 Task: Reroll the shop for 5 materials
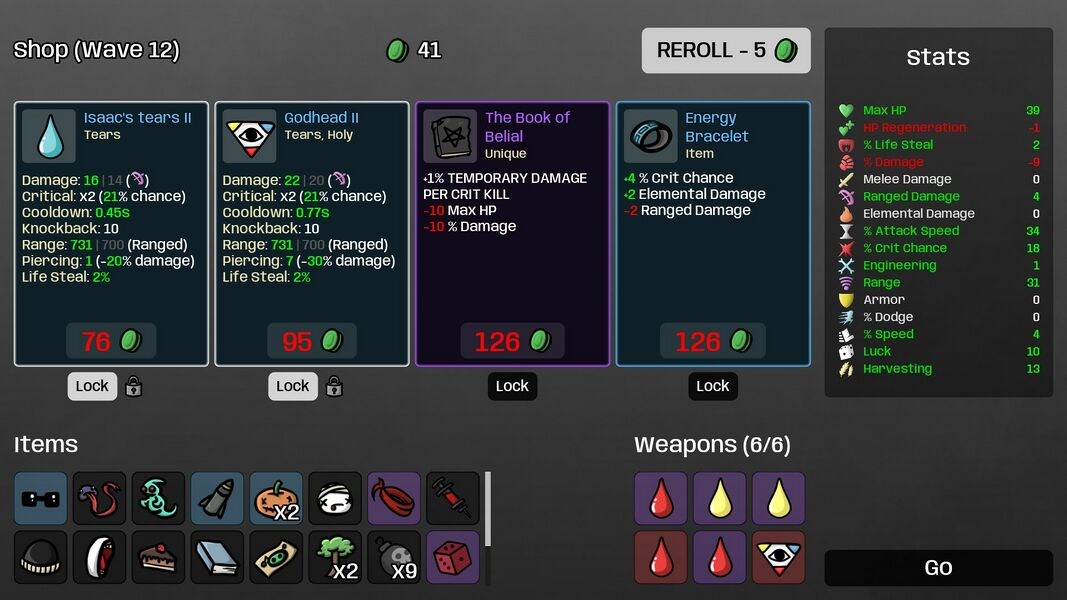726,50
